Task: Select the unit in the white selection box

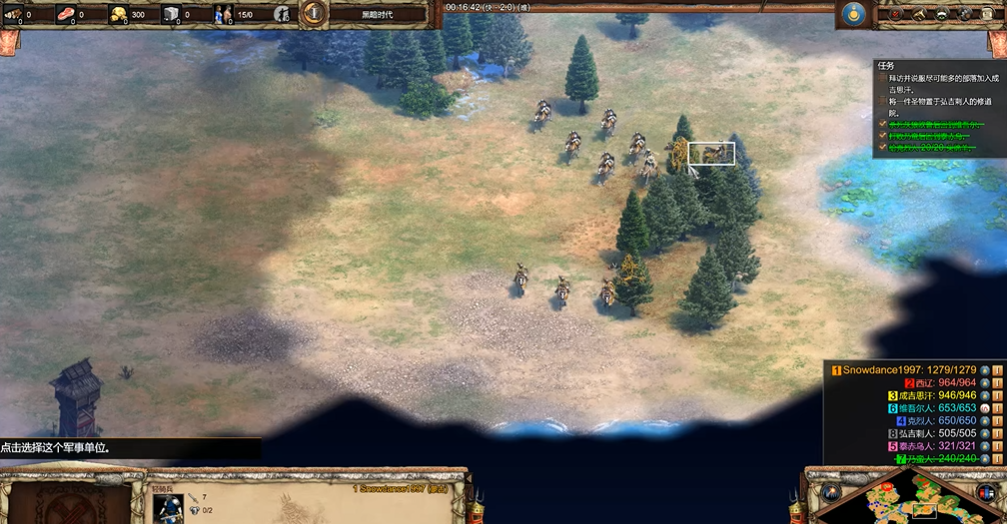Action: (x=711, y=153)
